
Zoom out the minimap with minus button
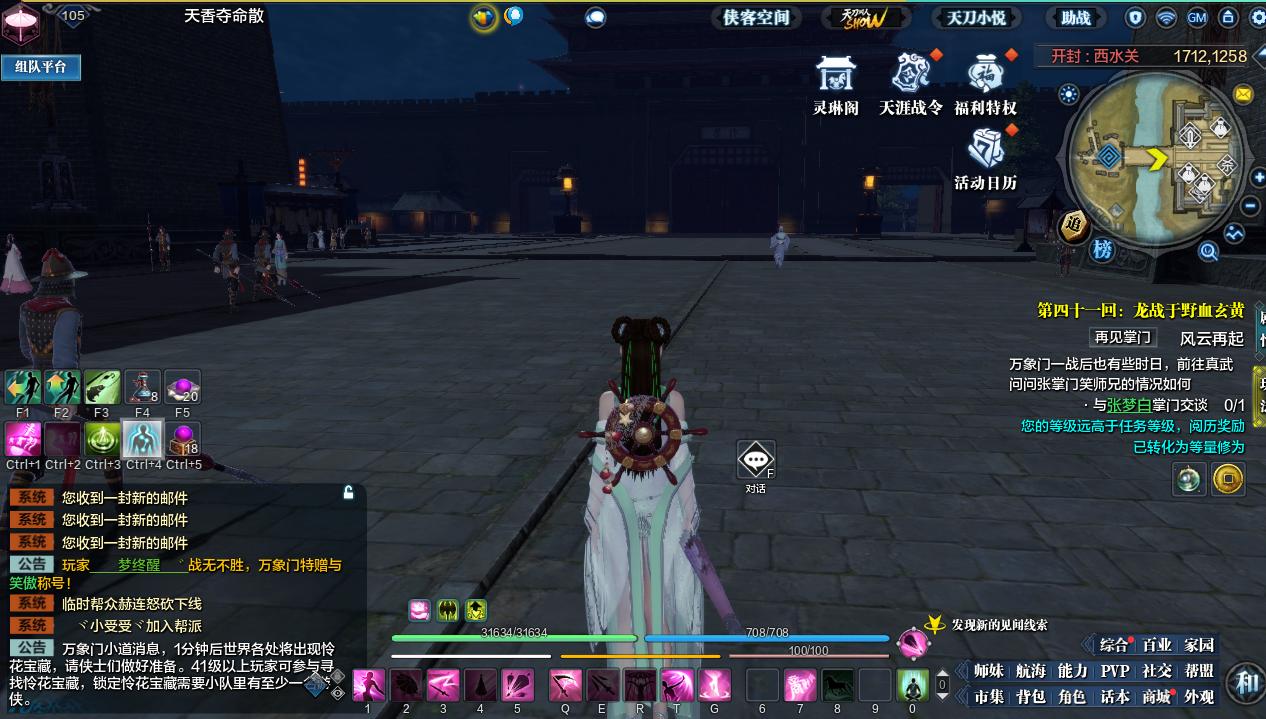(x=1251, y=206)
